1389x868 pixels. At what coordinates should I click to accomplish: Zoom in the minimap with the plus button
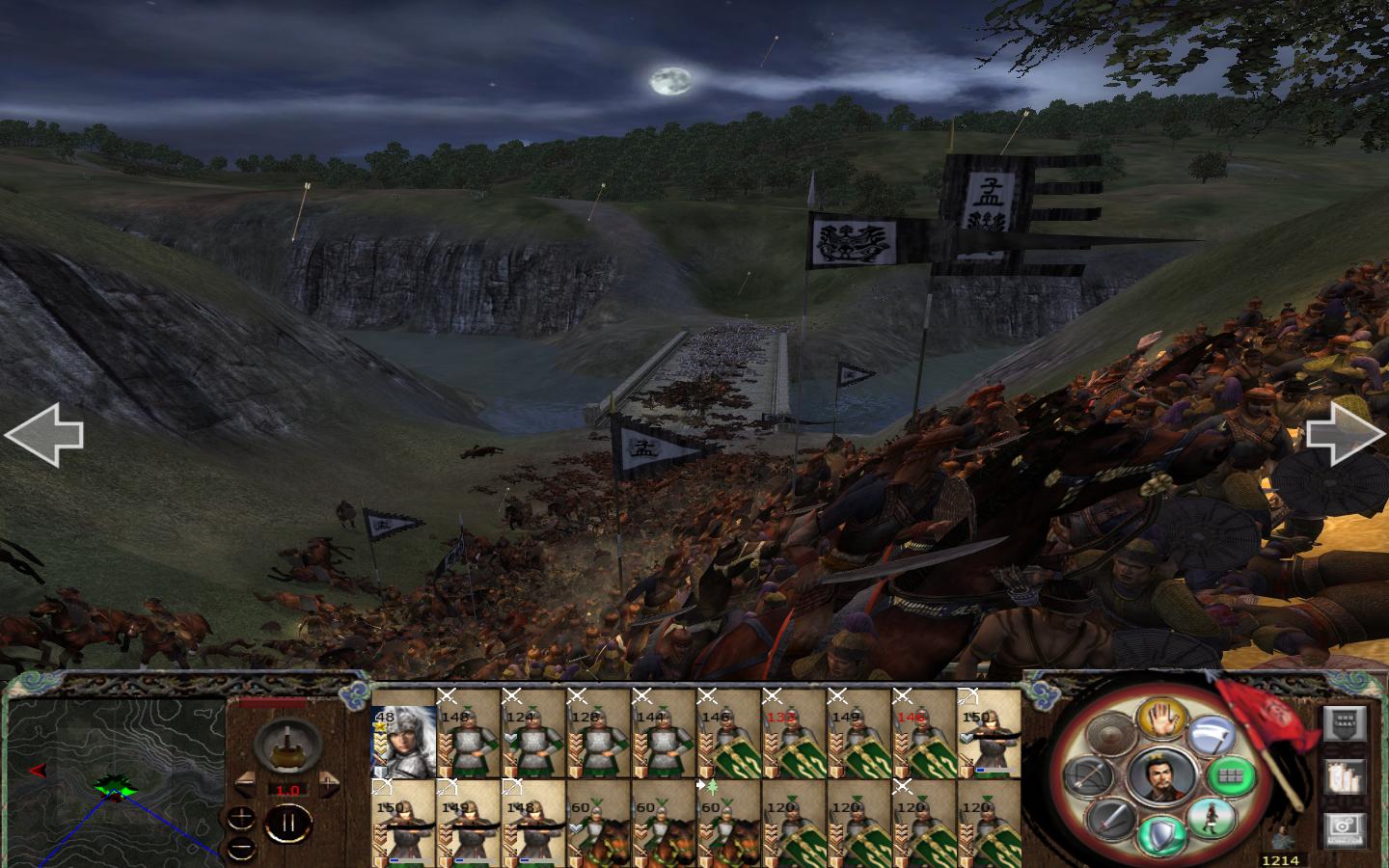point(241,817)
